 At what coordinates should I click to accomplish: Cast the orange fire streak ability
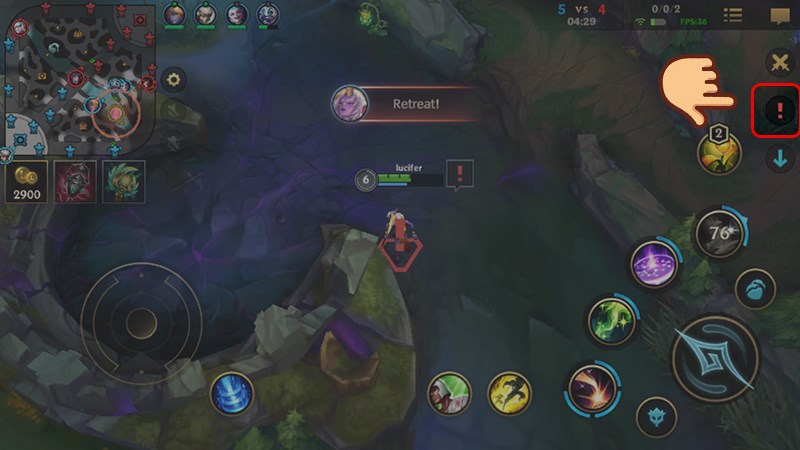coord(590,388)
